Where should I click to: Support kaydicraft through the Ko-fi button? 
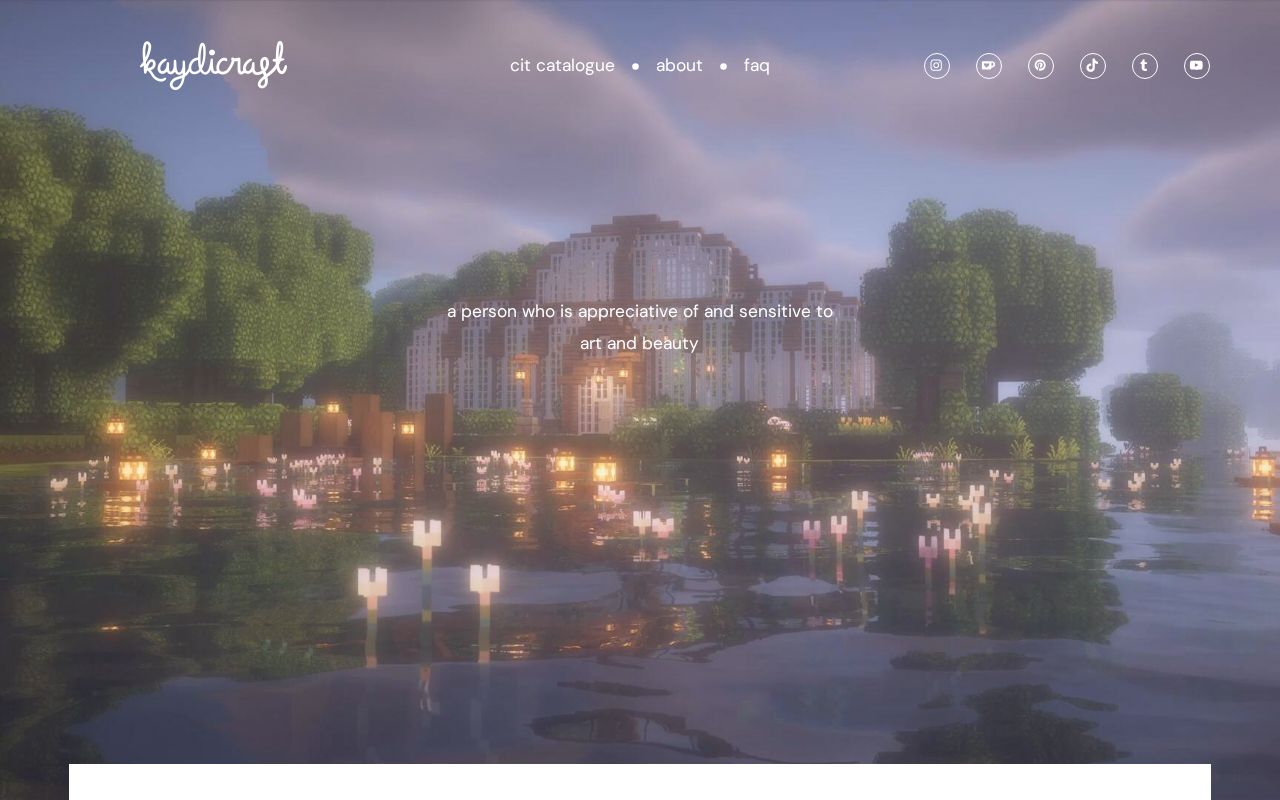(989, 65)
